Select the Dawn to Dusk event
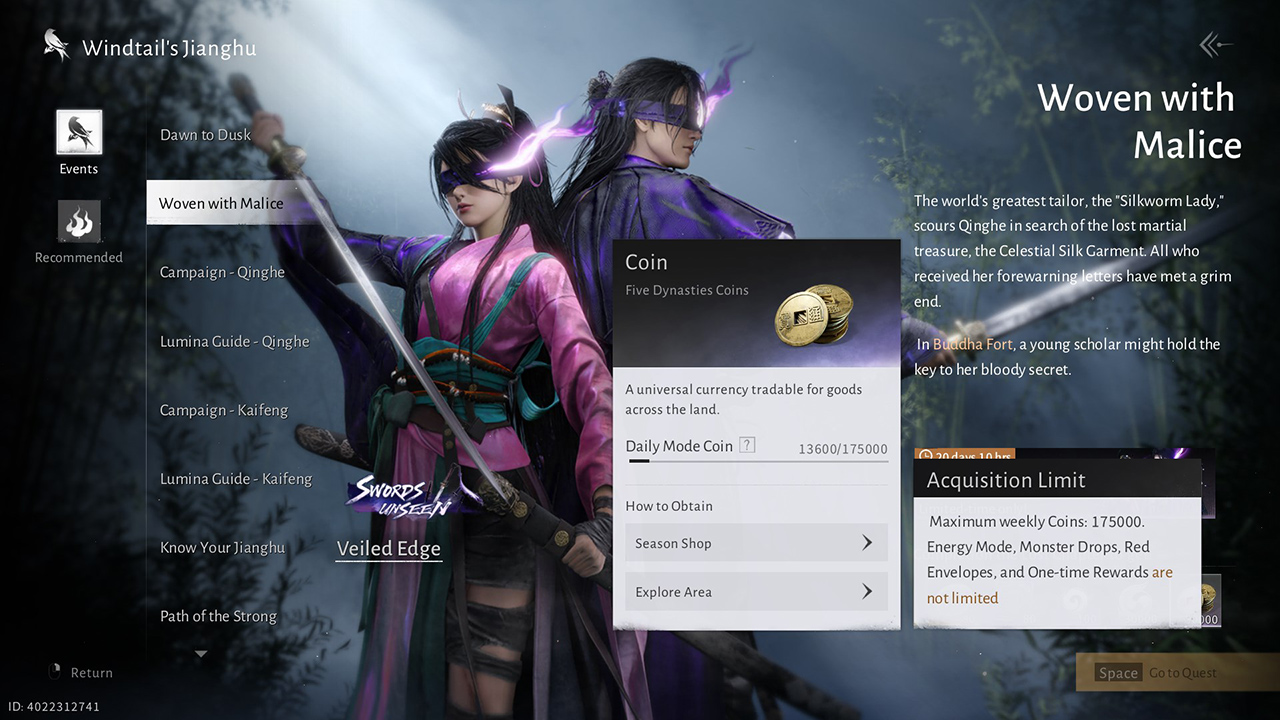This screenshot has width=1280, height=720. 206,135
